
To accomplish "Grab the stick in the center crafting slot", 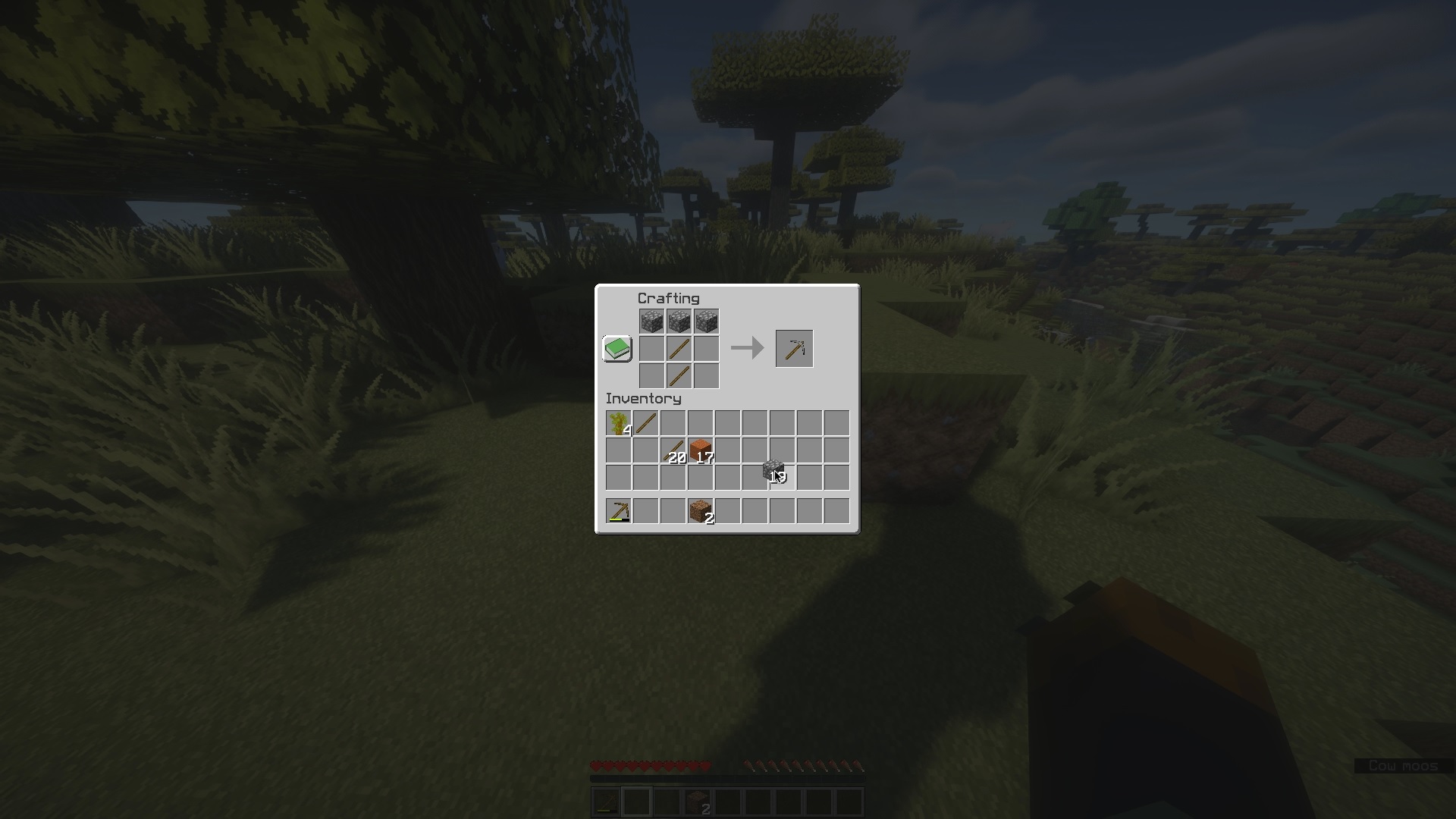I will (679, 348).
